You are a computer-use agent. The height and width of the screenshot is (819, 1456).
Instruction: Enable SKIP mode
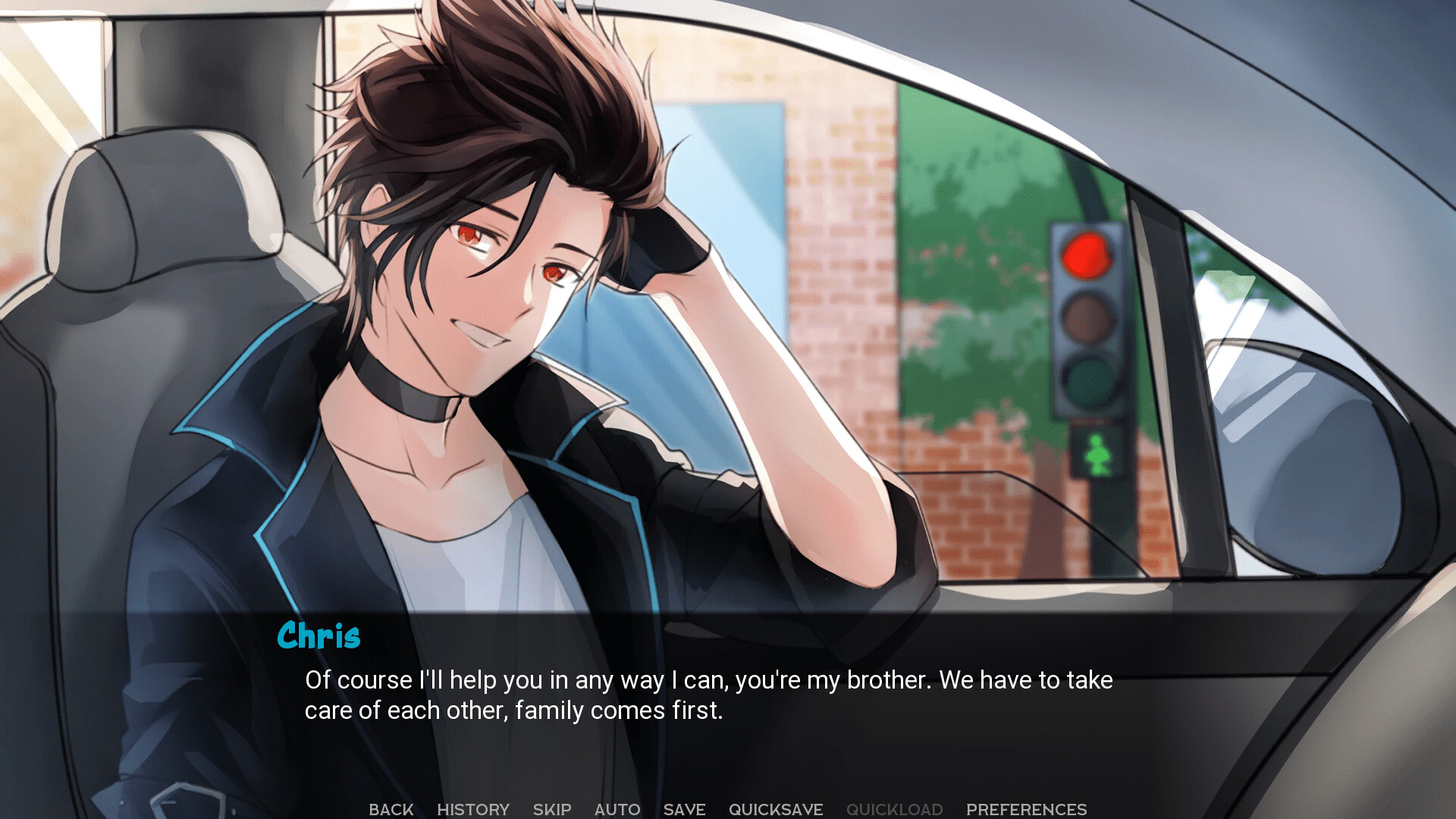(551, 809)
